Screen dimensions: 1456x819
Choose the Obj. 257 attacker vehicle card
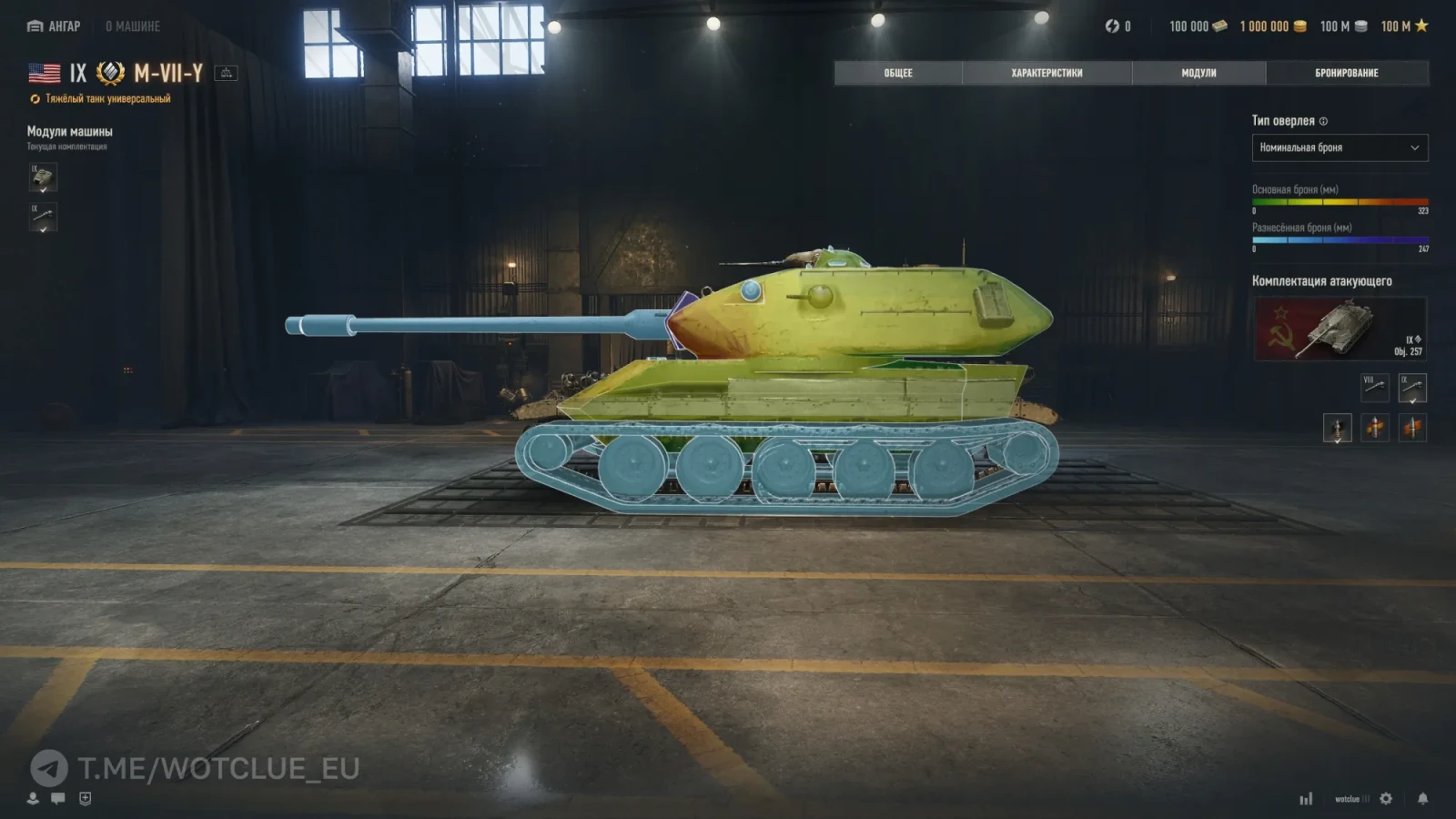[1340, 329]
